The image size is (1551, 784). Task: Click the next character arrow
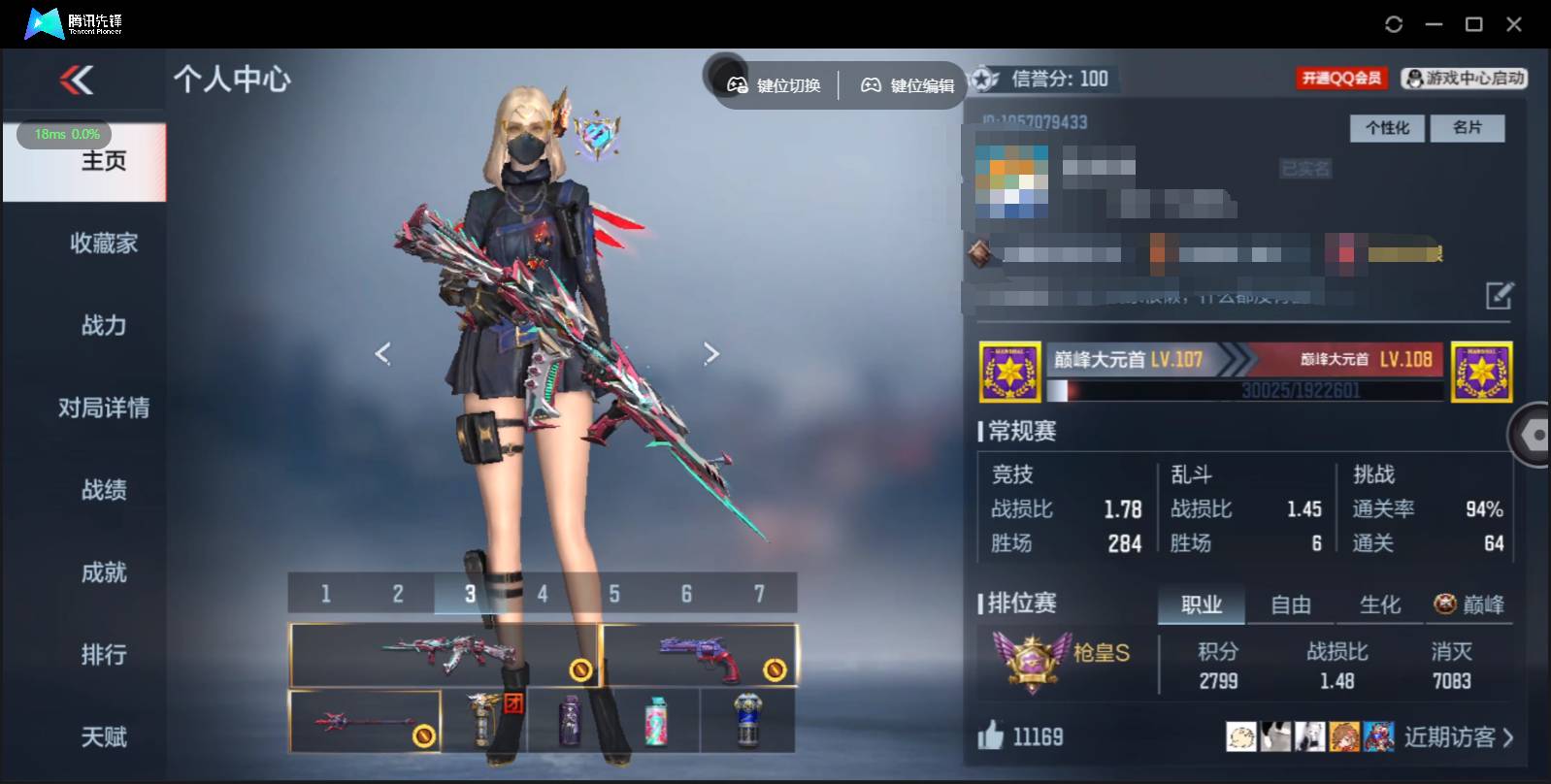click(x=711, y=353)
